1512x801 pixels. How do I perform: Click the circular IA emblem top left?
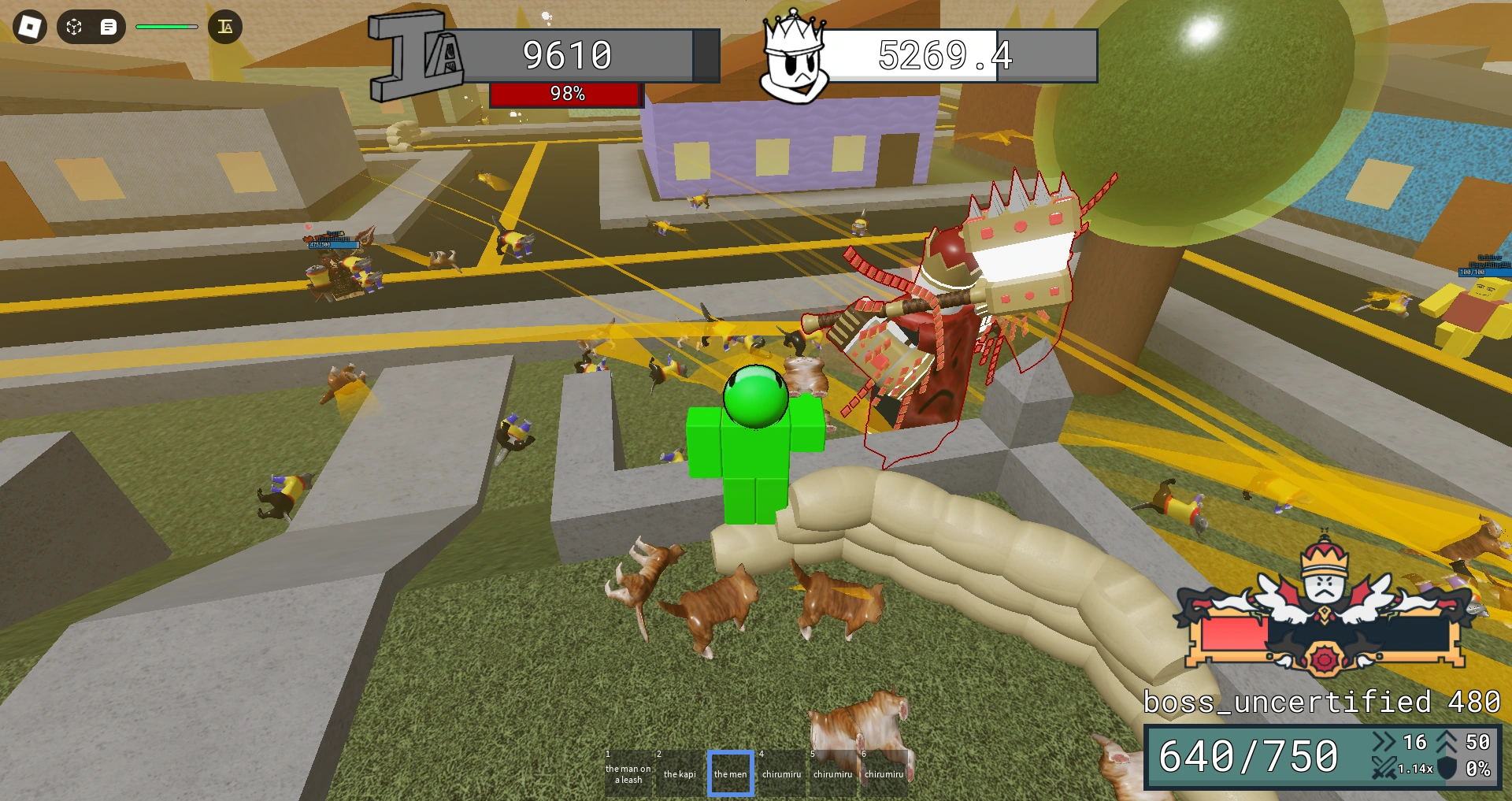click(x=226, y=27)
